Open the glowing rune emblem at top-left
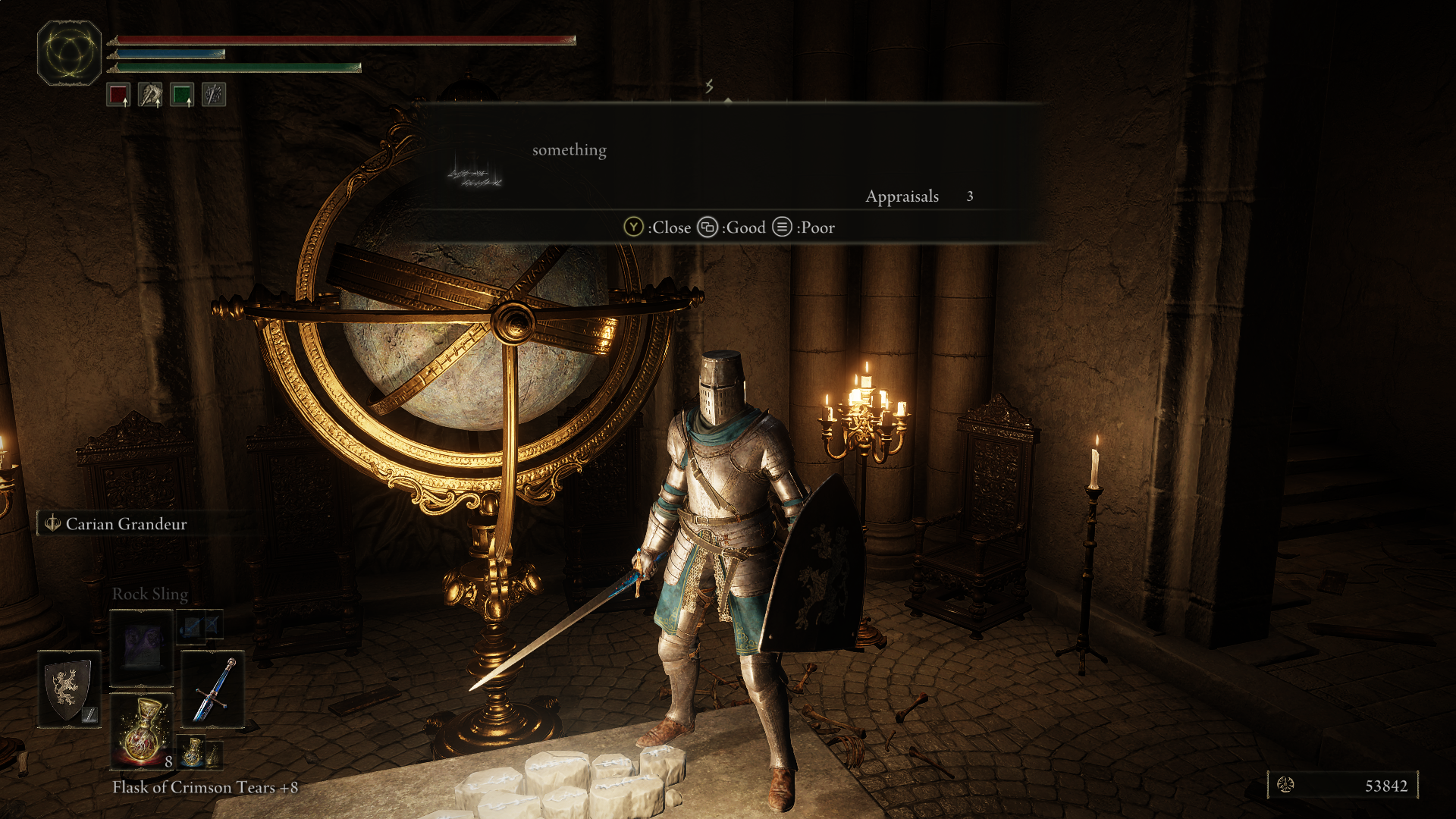Viewport: 1456px width, 819px height. click(69, 53)
